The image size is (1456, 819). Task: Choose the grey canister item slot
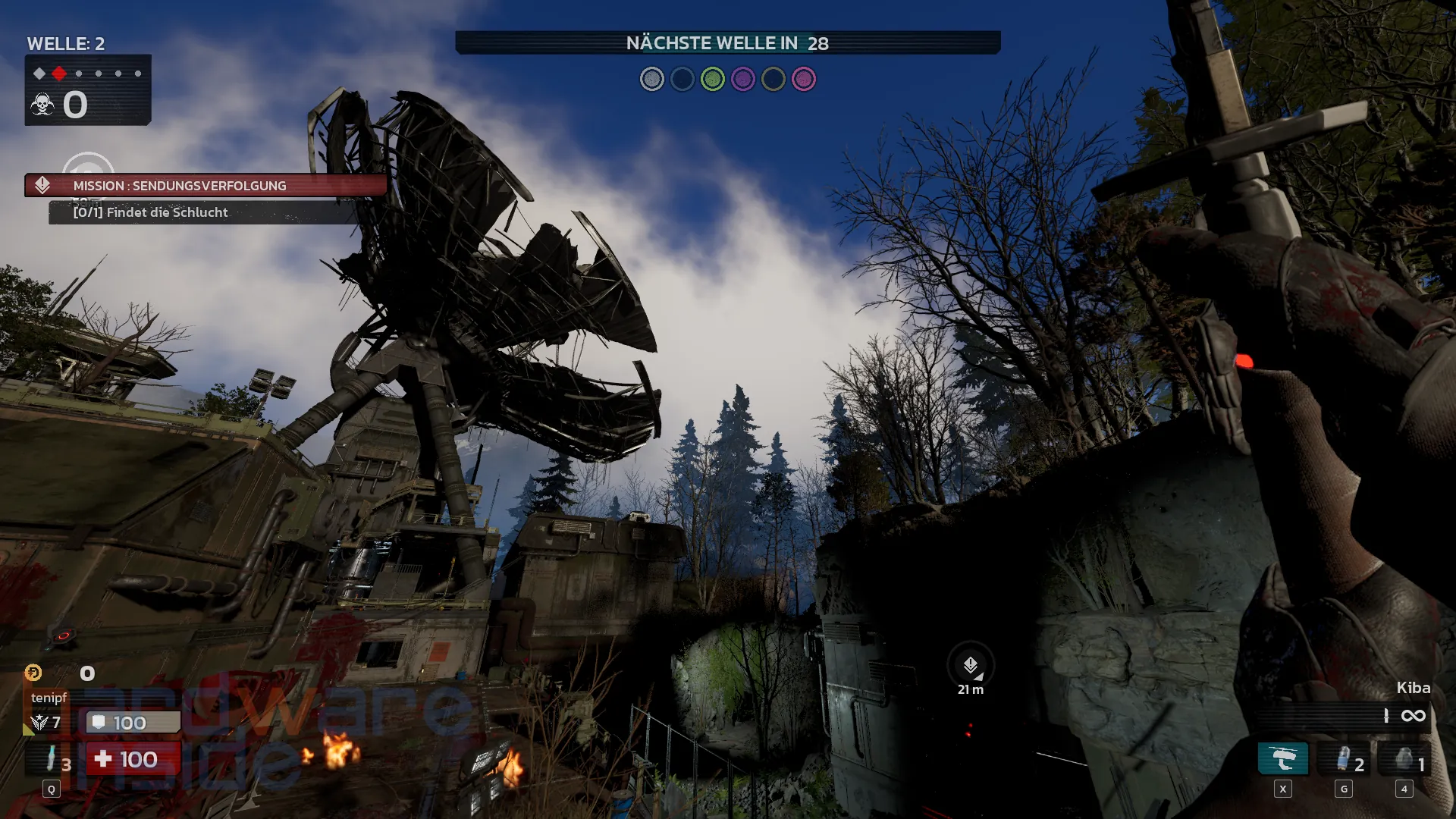click(1404, 759)
